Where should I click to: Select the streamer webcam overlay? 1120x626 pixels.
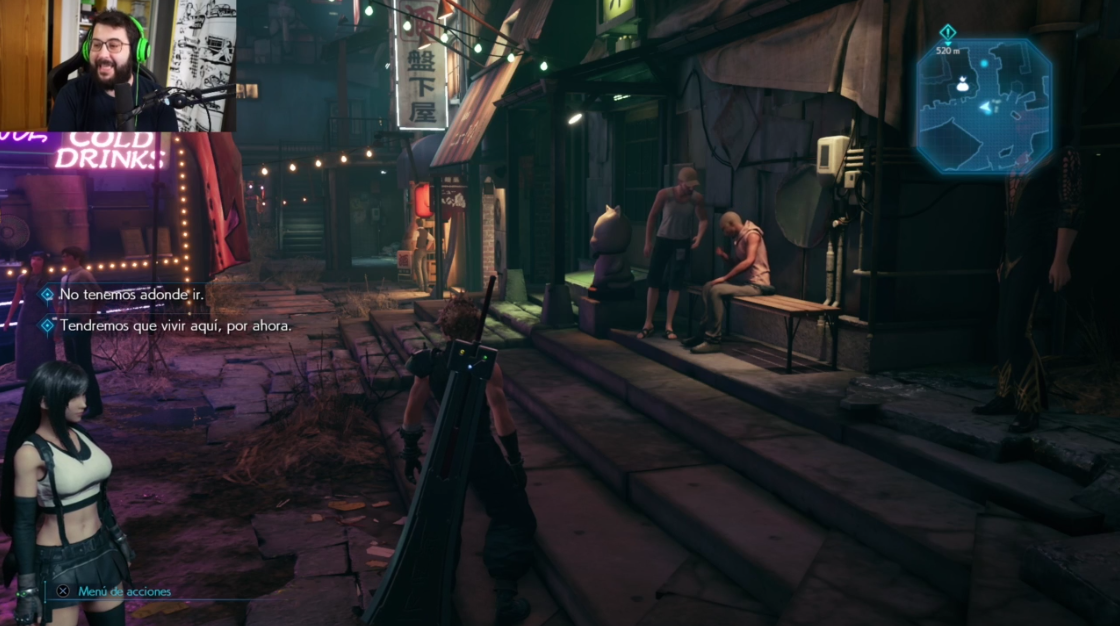click(x=118, y=65)
